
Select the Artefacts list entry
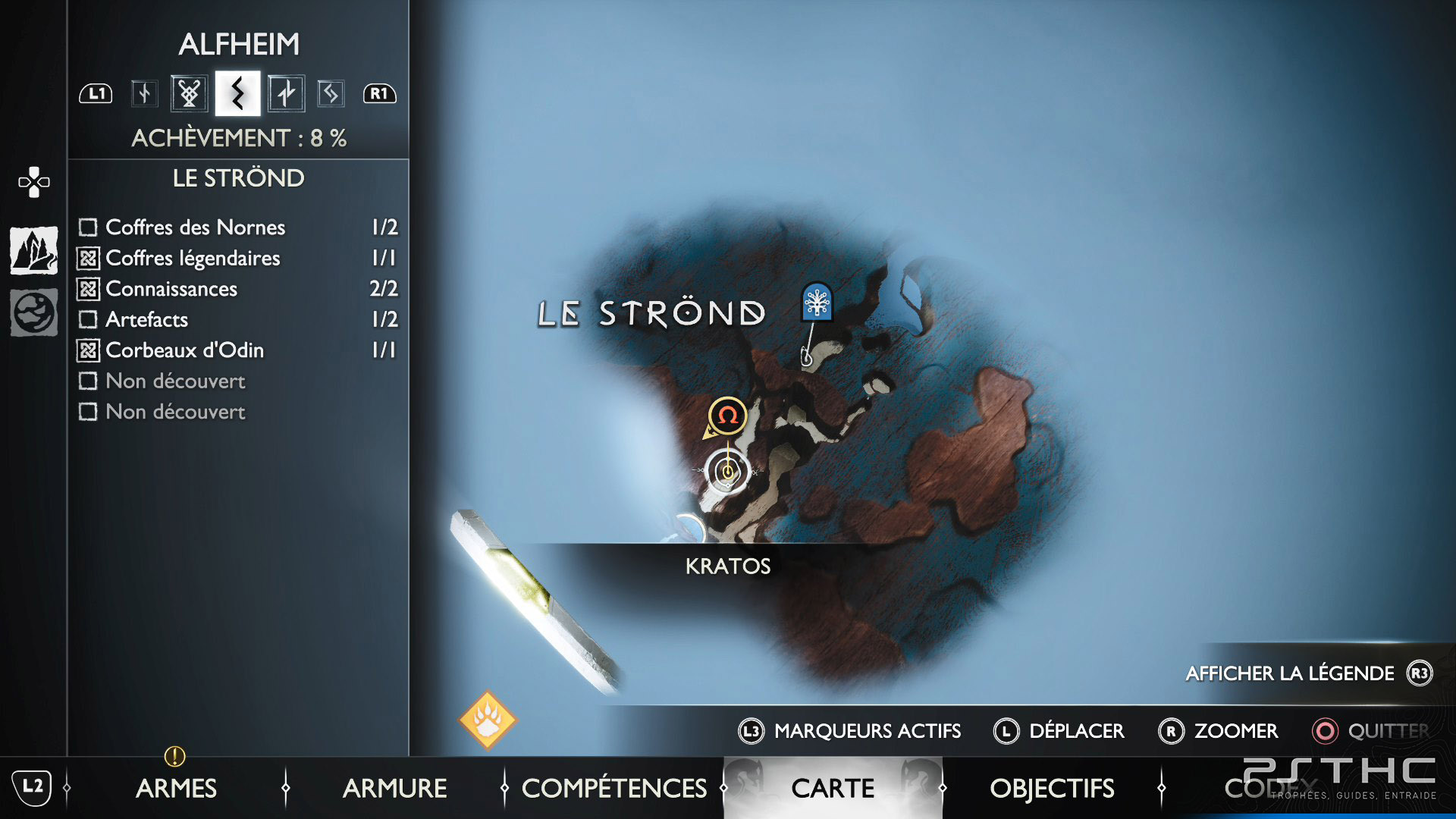pos(146,319)
